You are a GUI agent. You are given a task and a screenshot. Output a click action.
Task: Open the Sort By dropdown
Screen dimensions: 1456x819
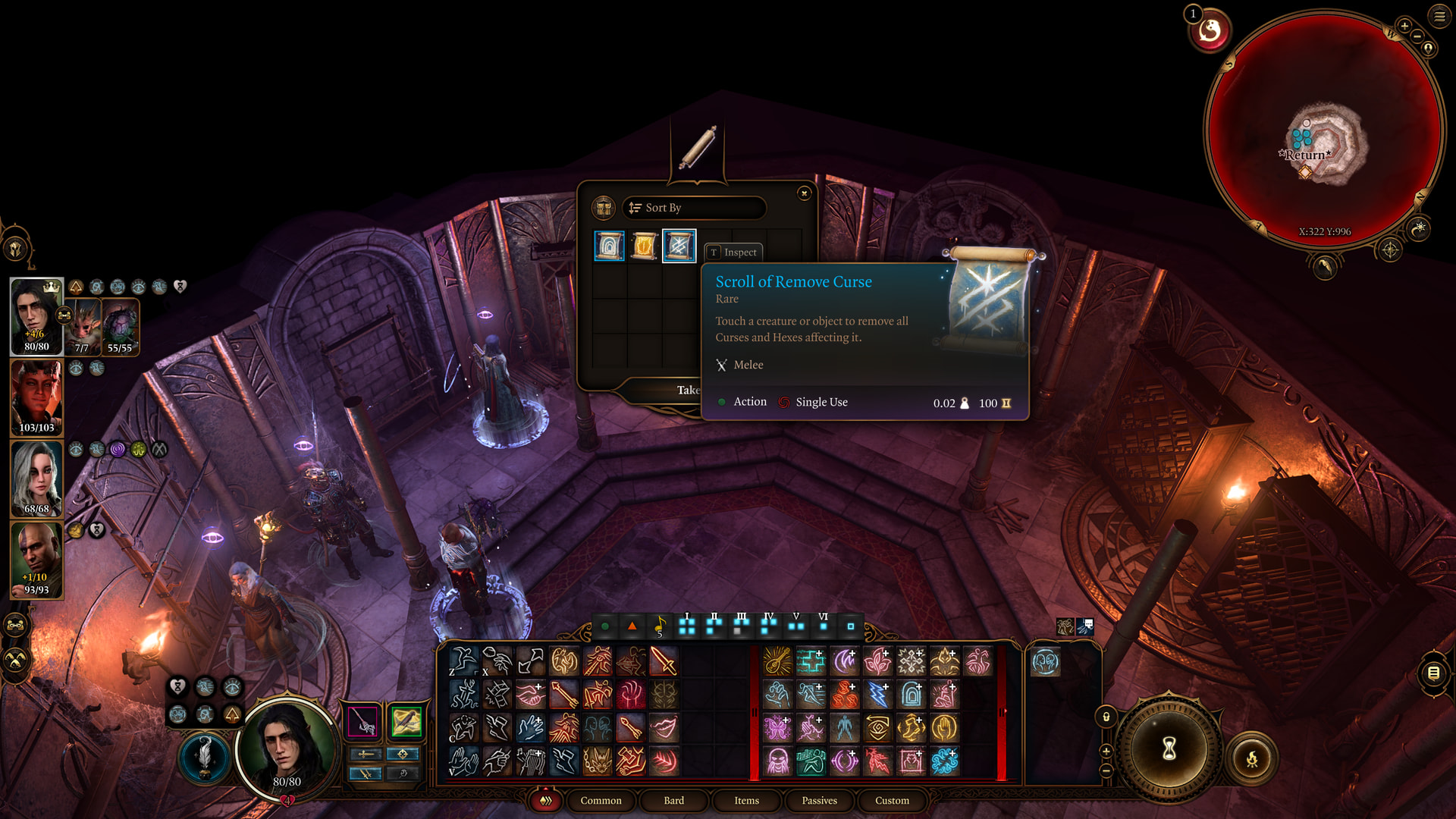pos(693,208)
